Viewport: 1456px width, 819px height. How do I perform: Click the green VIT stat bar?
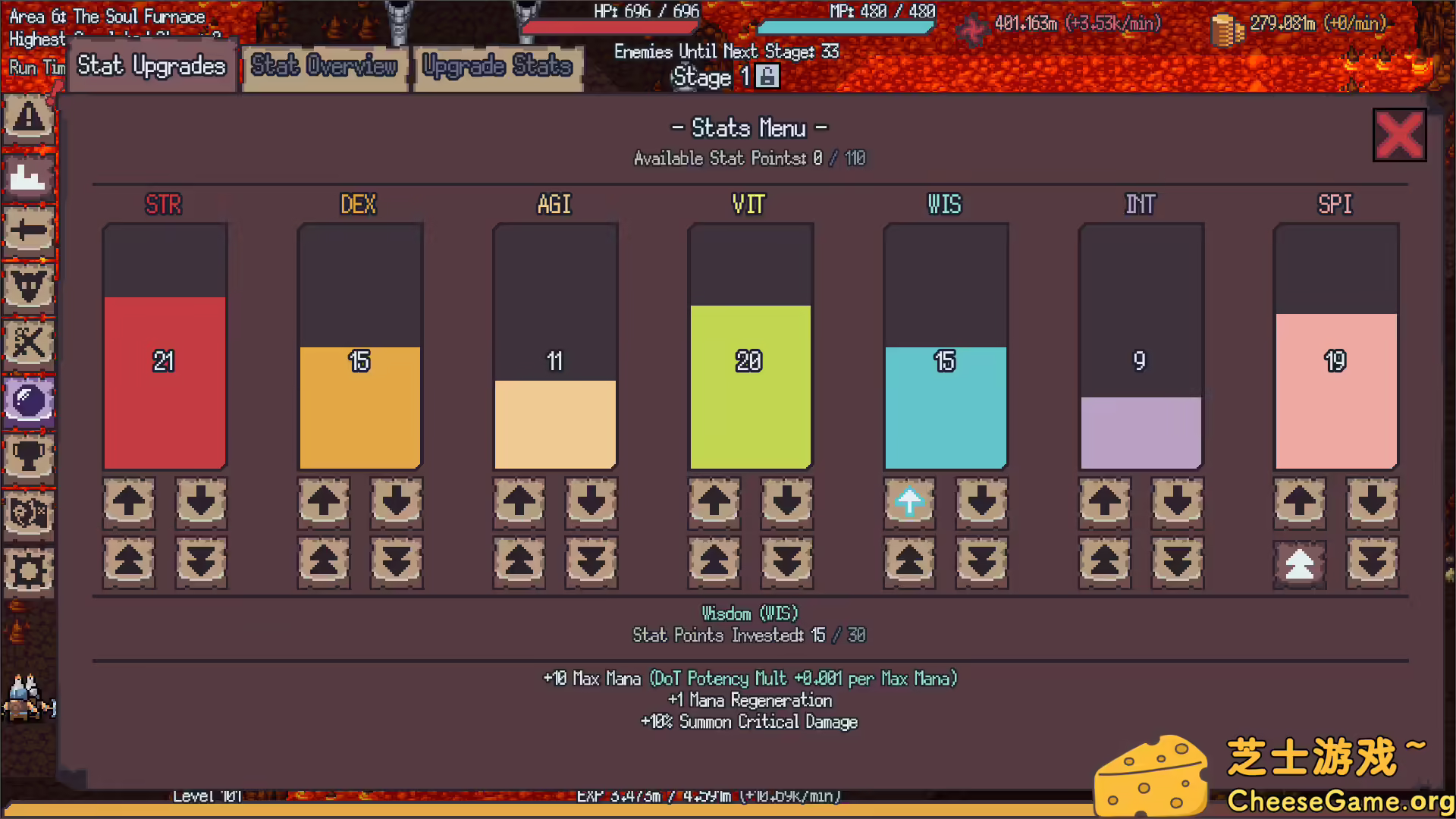click(x=749, y=387)
